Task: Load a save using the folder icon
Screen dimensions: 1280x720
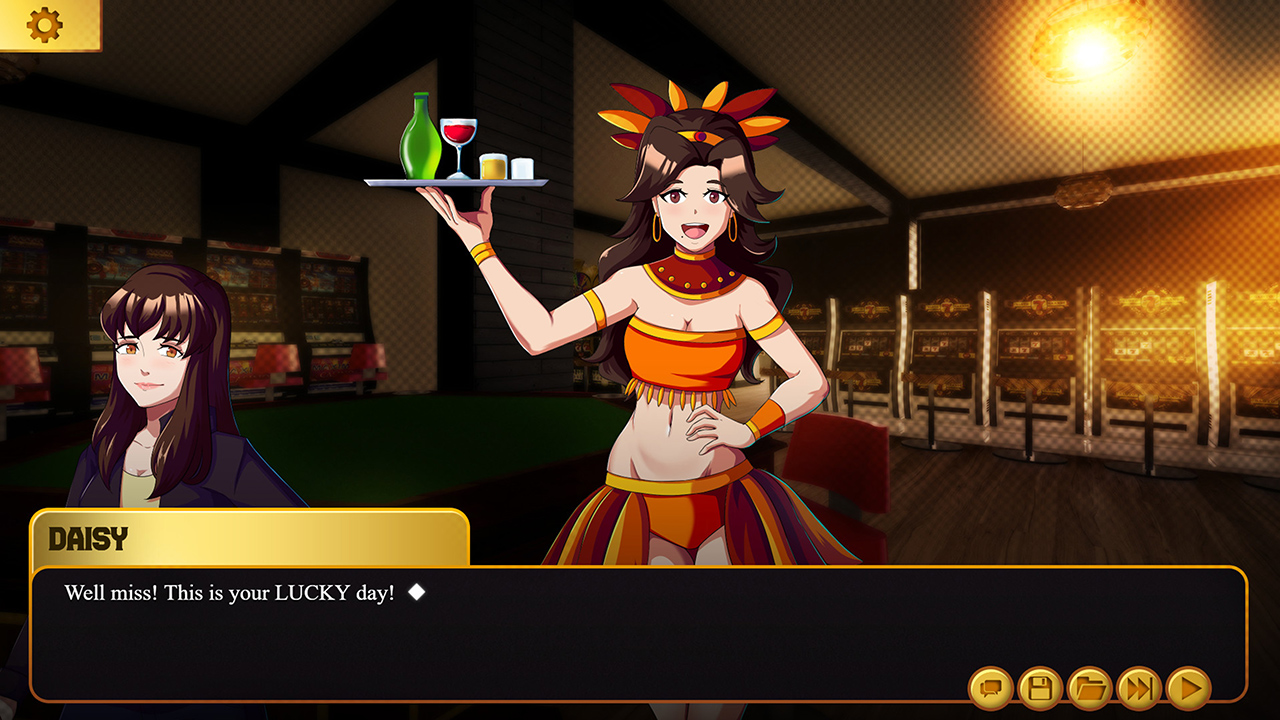Action: (1092, 691)
